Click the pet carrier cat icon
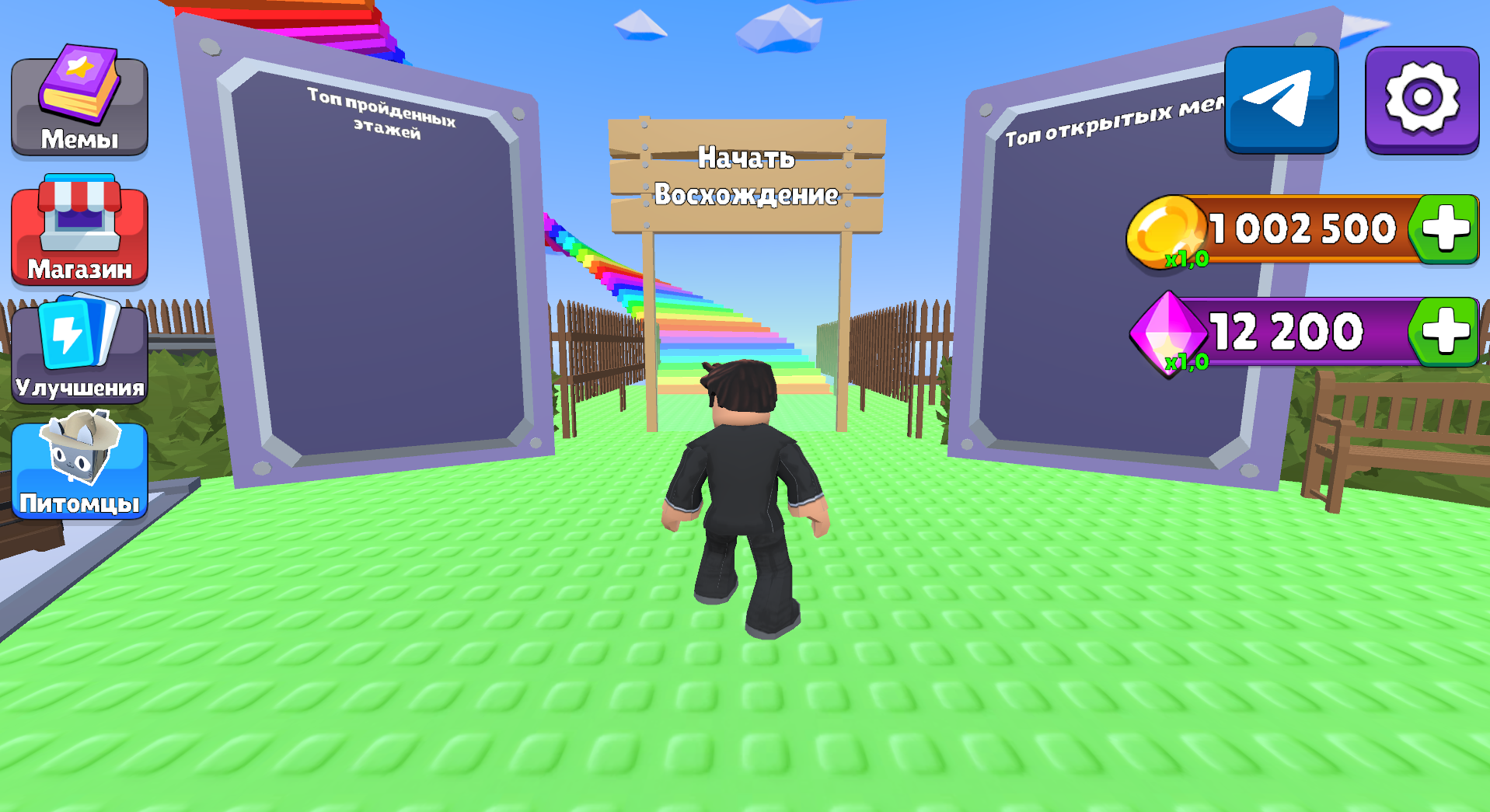 click(x=78, y=451)
